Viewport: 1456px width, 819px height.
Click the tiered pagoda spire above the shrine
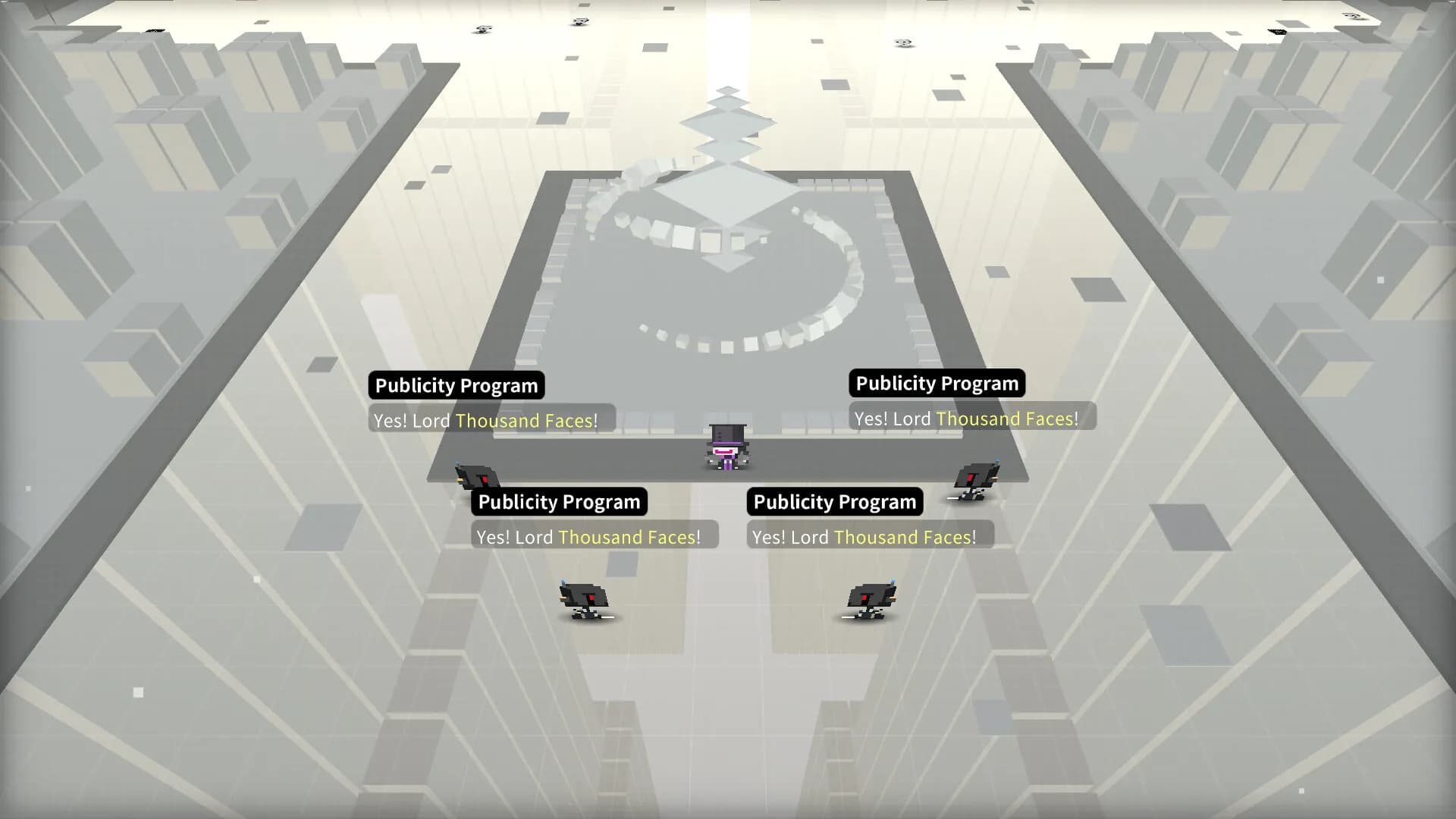(x=730, y=125)
